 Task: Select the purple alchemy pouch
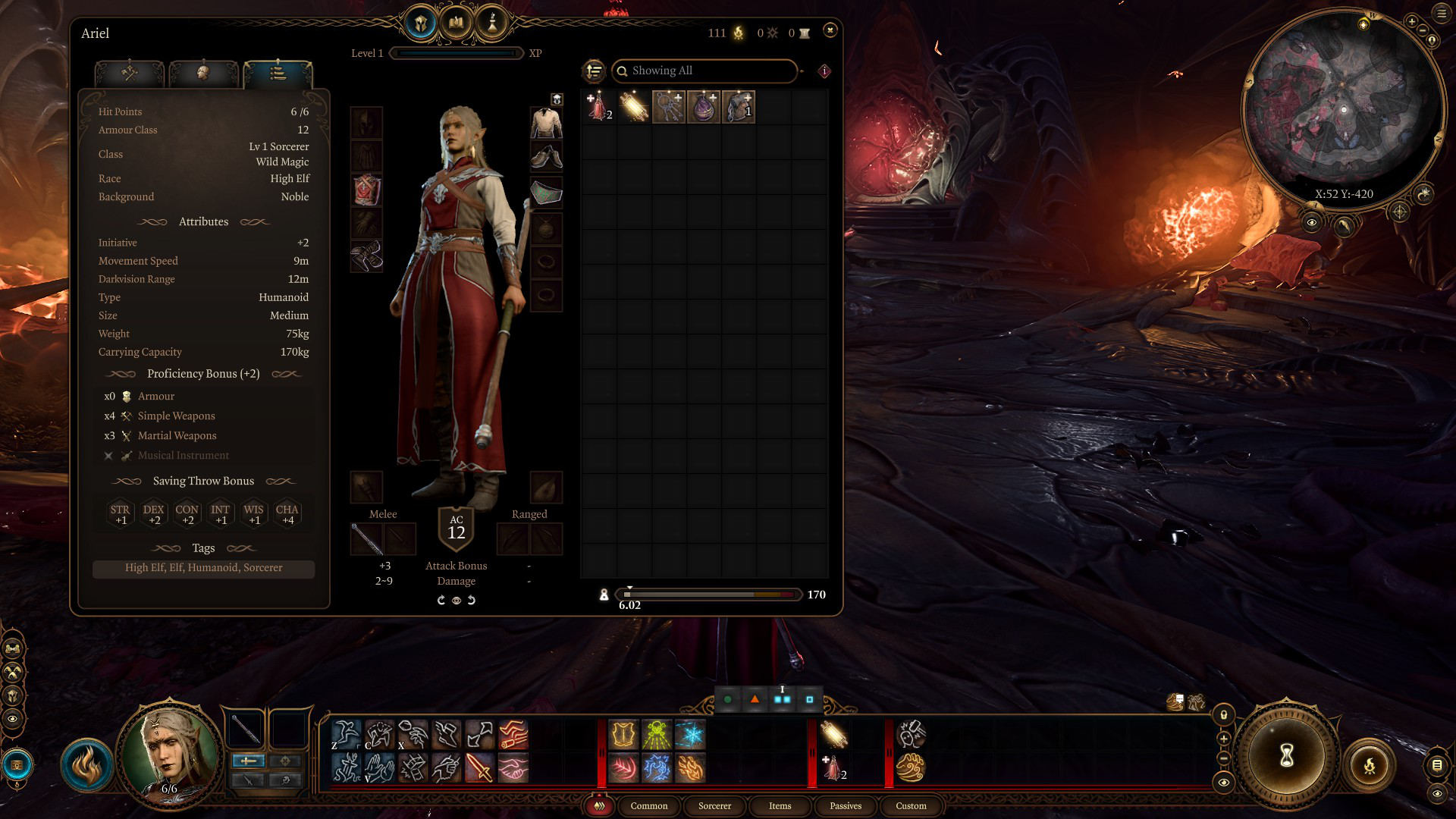pos(704,107)
